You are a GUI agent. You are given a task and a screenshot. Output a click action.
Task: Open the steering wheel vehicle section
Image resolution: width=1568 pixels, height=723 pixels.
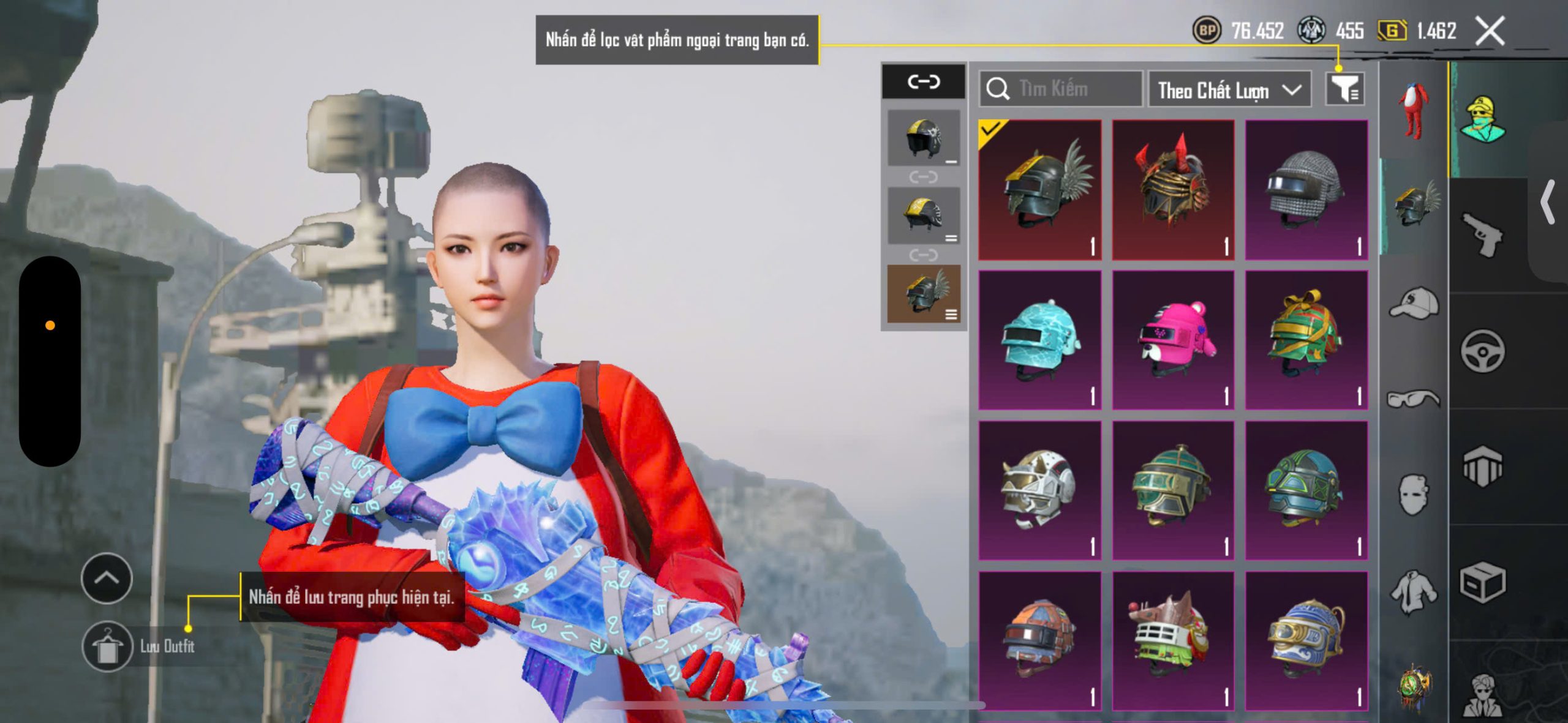coord(1482,351)
